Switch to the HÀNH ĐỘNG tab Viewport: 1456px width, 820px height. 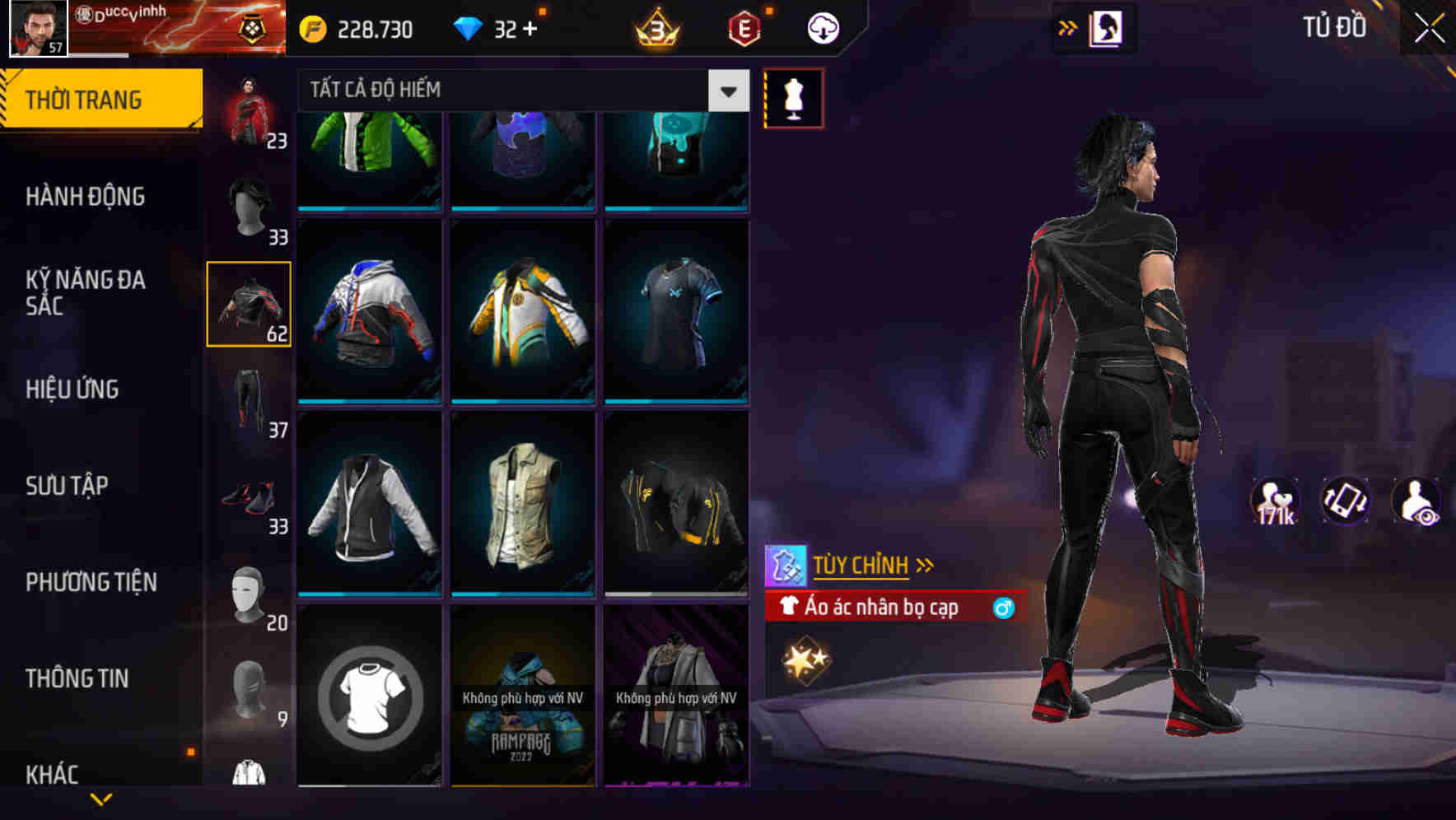[86, 197]
